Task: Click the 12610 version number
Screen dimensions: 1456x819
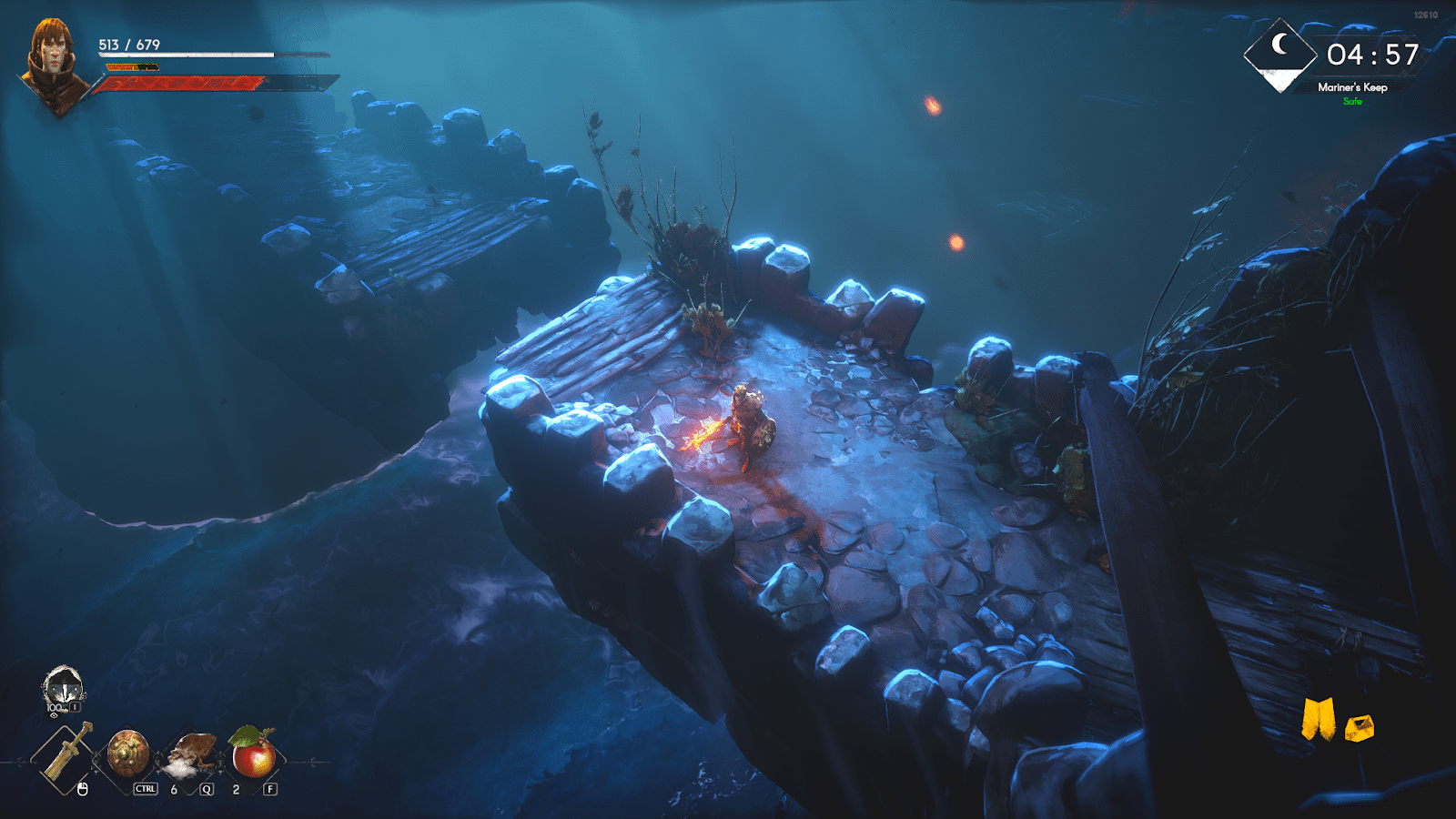Action: click(1426, 14)
